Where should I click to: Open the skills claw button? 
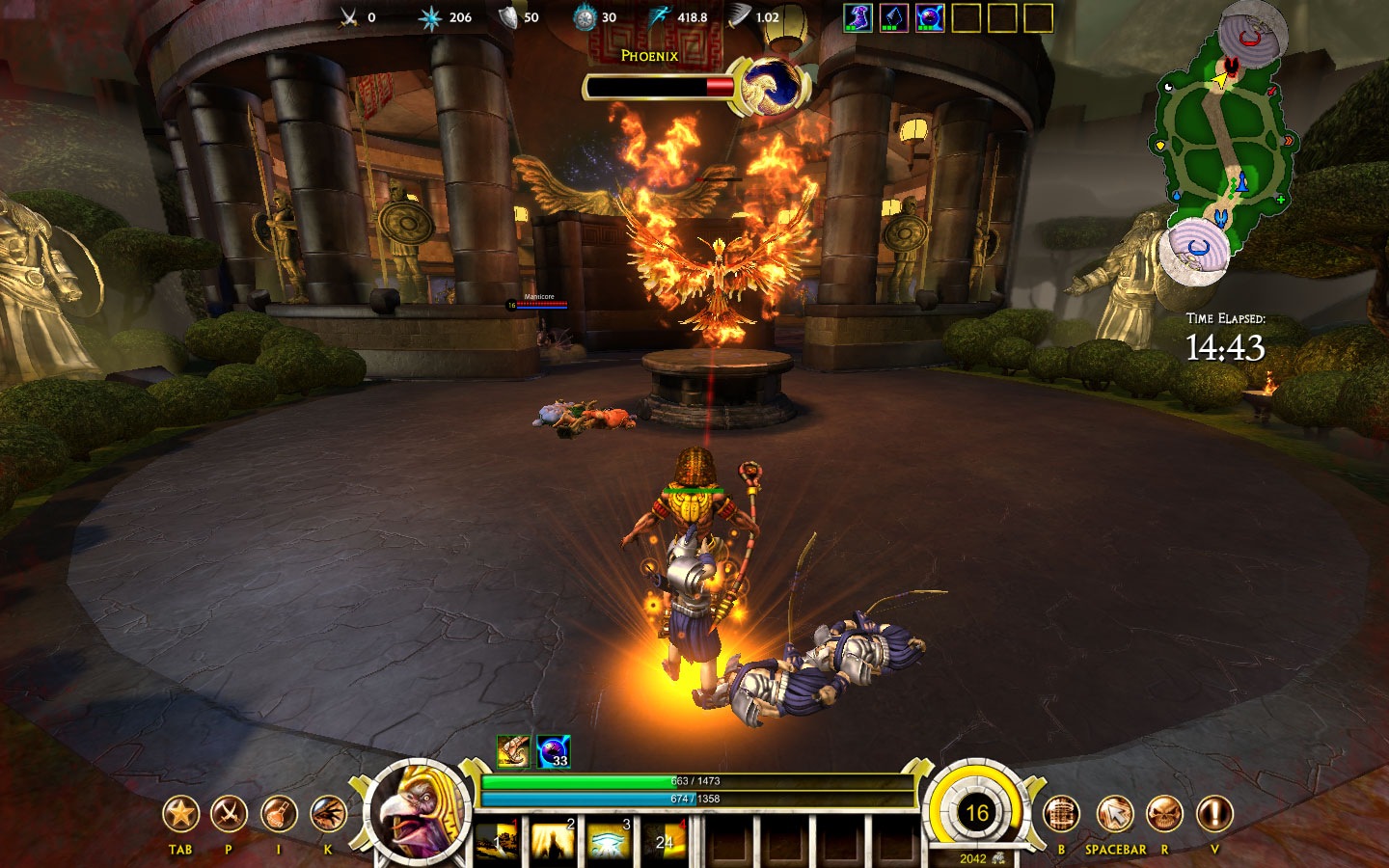point(328,815)
